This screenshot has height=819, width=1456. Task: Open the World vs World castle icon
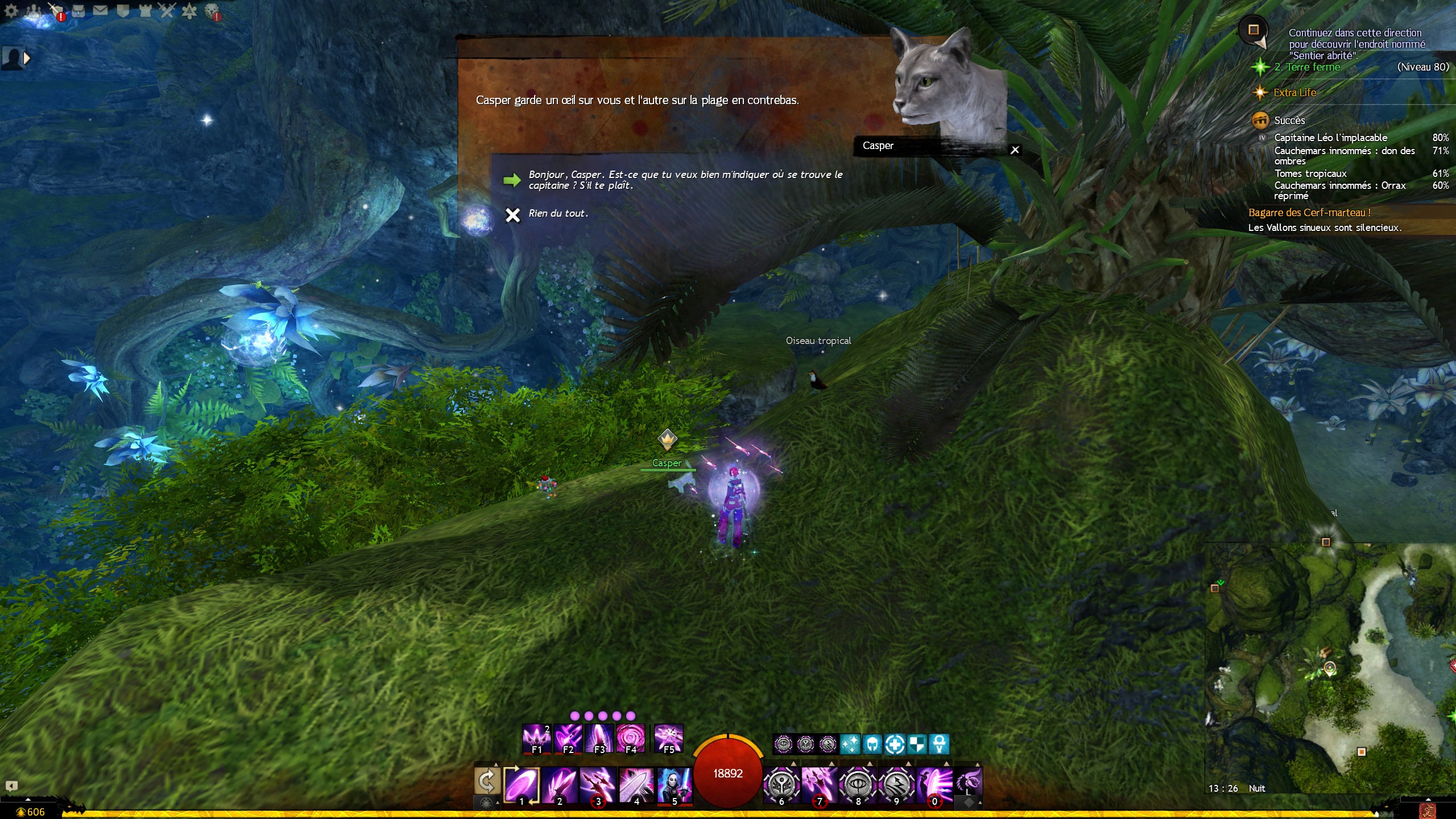pos(145,11)
